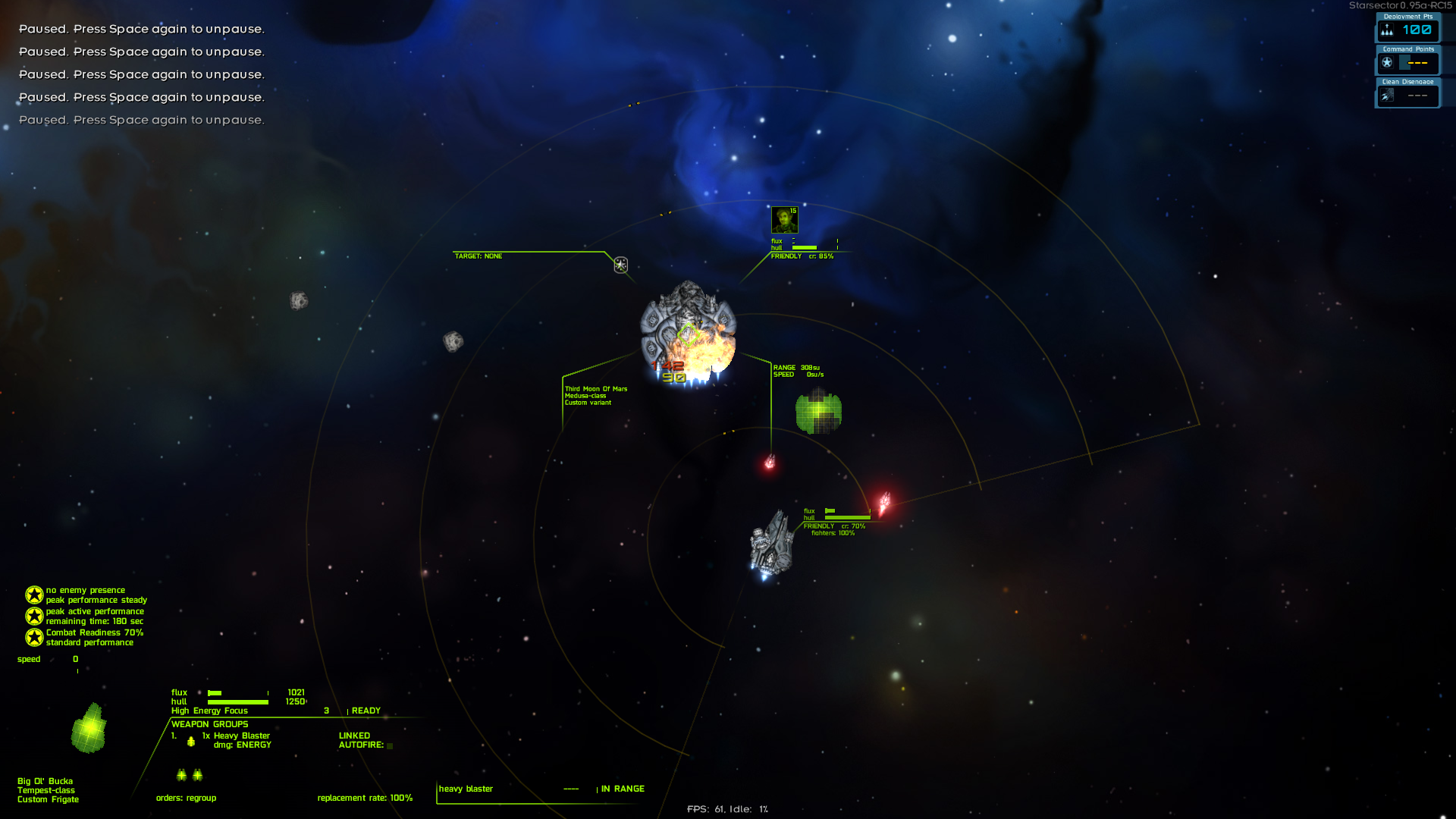
Task: Select the green target hull schematic
Action: (x=818, y=412)
